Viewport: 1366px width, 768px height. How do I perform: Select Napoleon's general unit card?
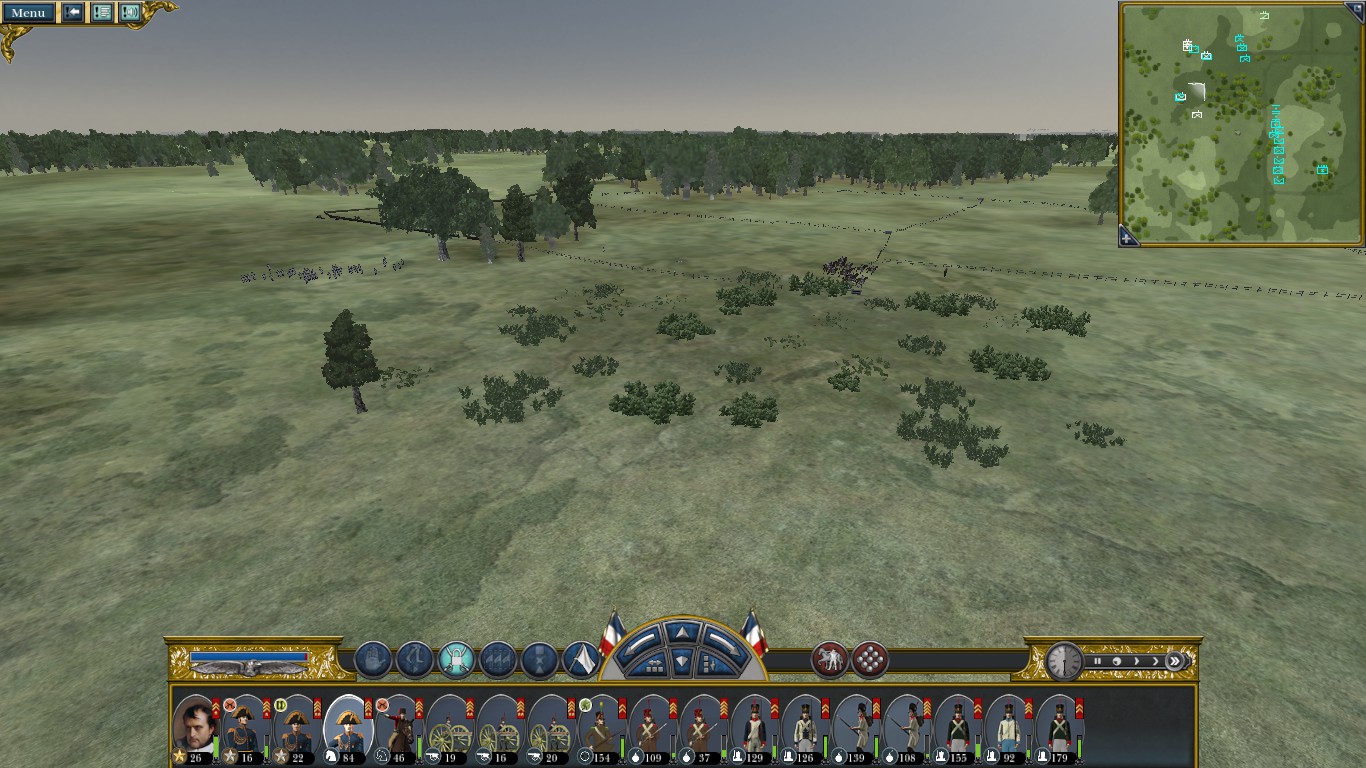tap(195, 728)
